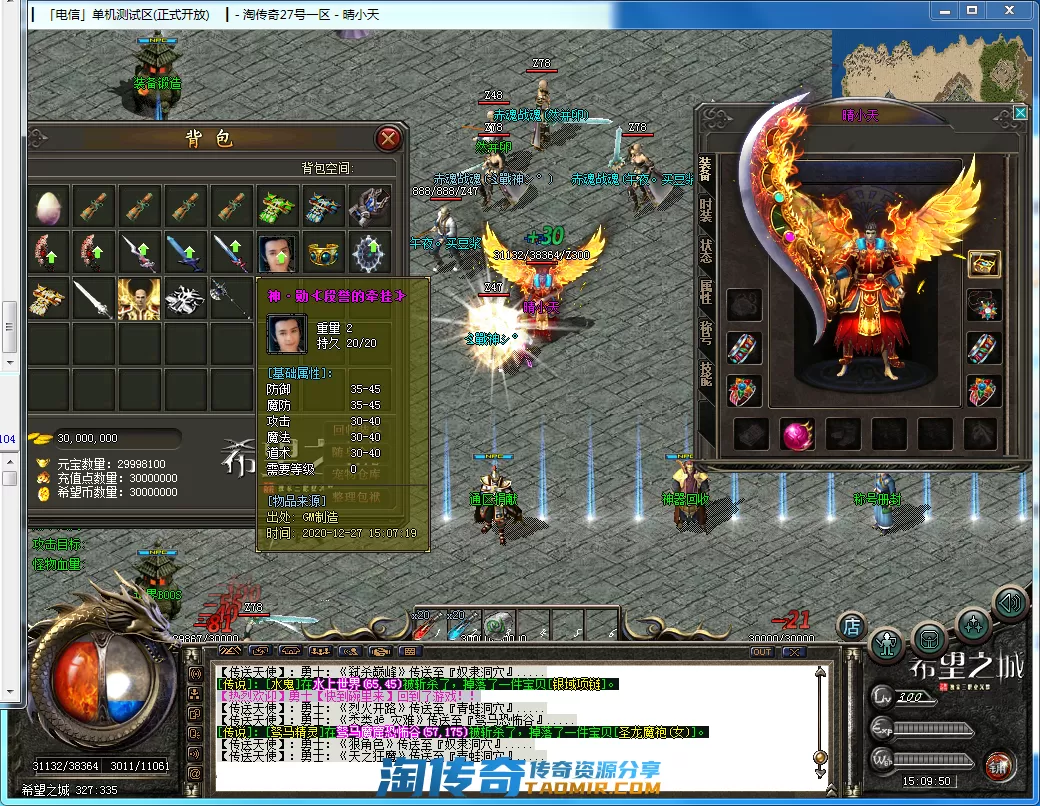
Task: Choose the golden winged warrior costume item
Action: tap(139, 298)
